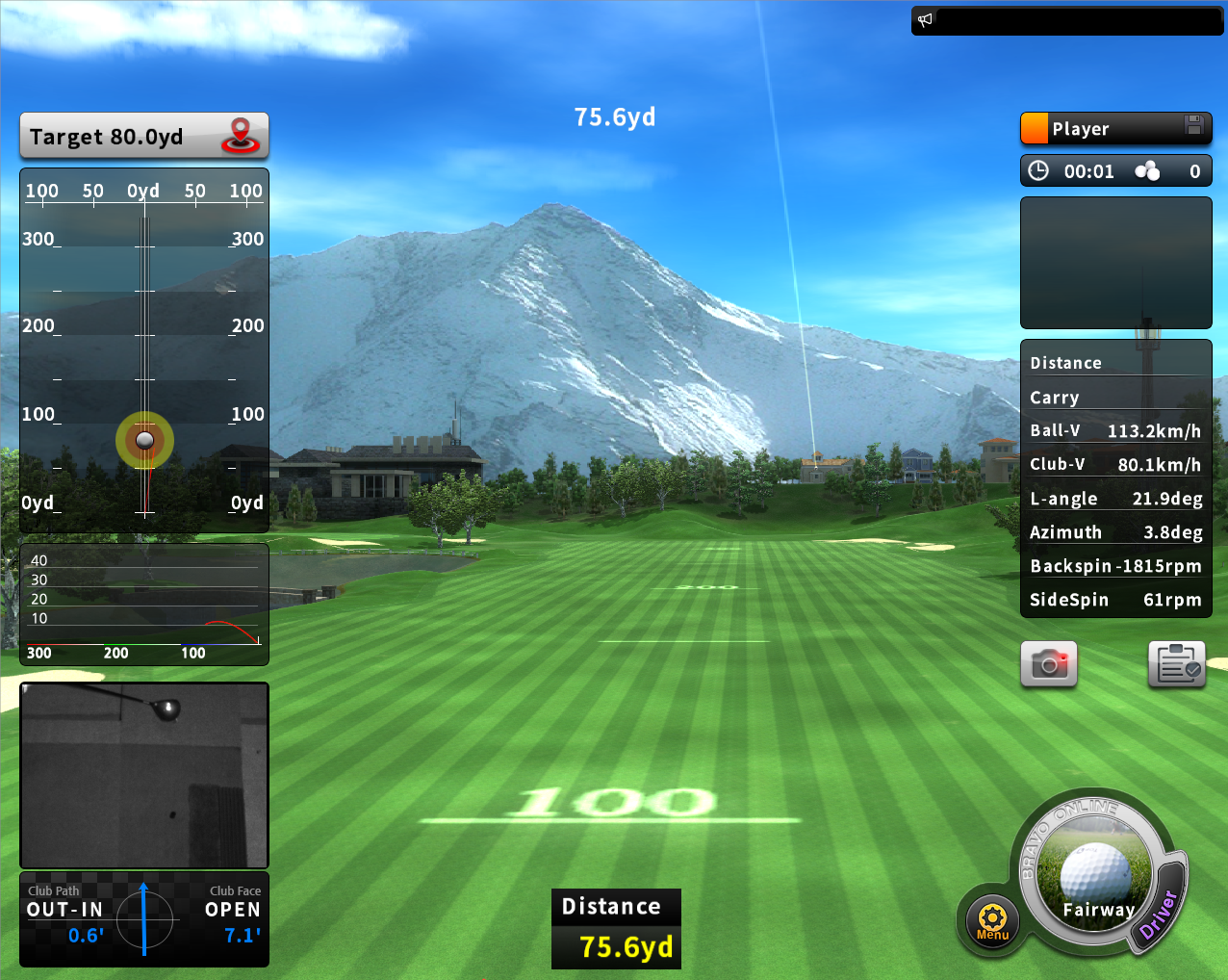Select the Driver club label
The height and width of the screenshot is (980, 1228).
(1160, 915)
